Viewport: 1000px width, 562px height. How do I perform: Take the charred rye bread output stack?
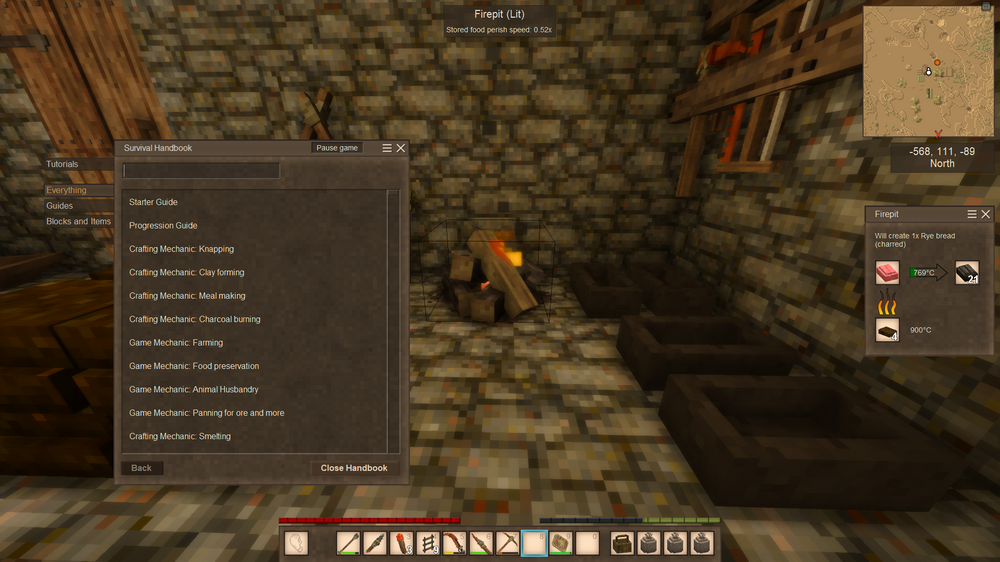(x=967, y=272)
